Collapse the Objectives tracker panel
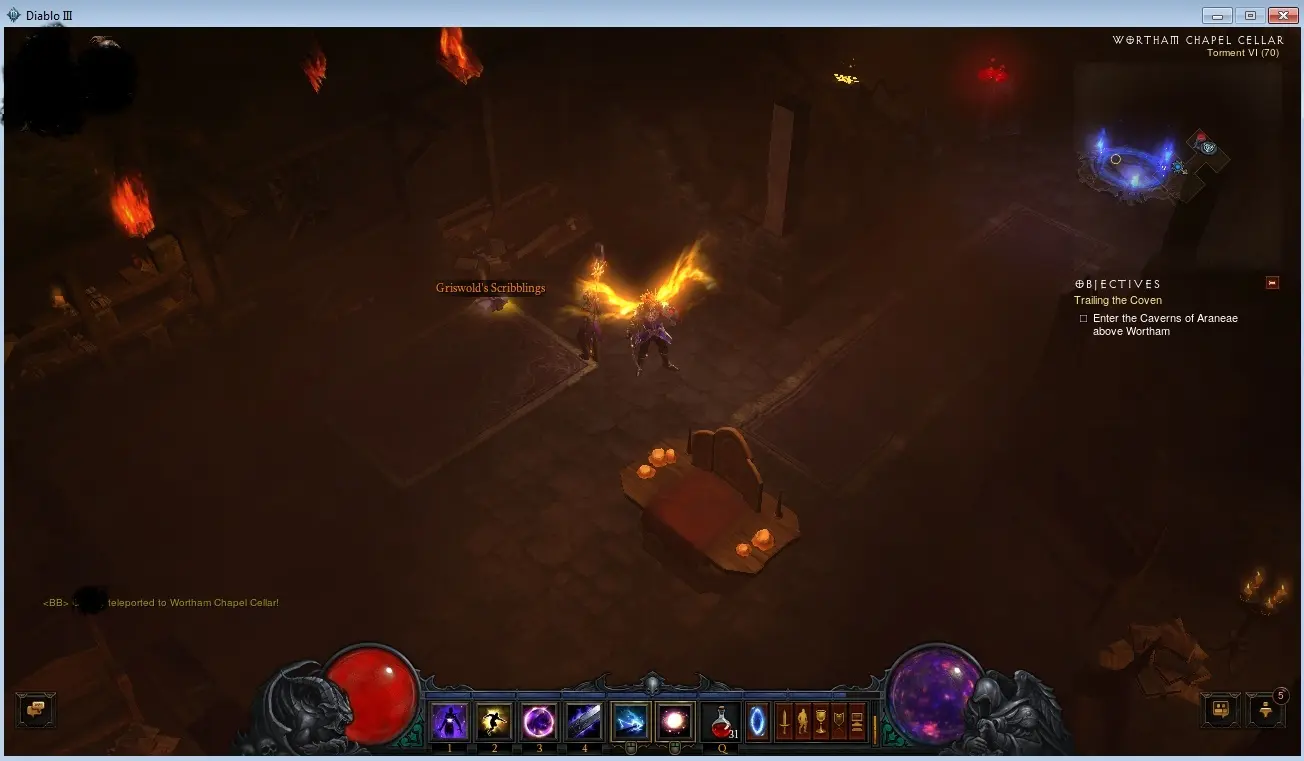 click(1272, 283)
